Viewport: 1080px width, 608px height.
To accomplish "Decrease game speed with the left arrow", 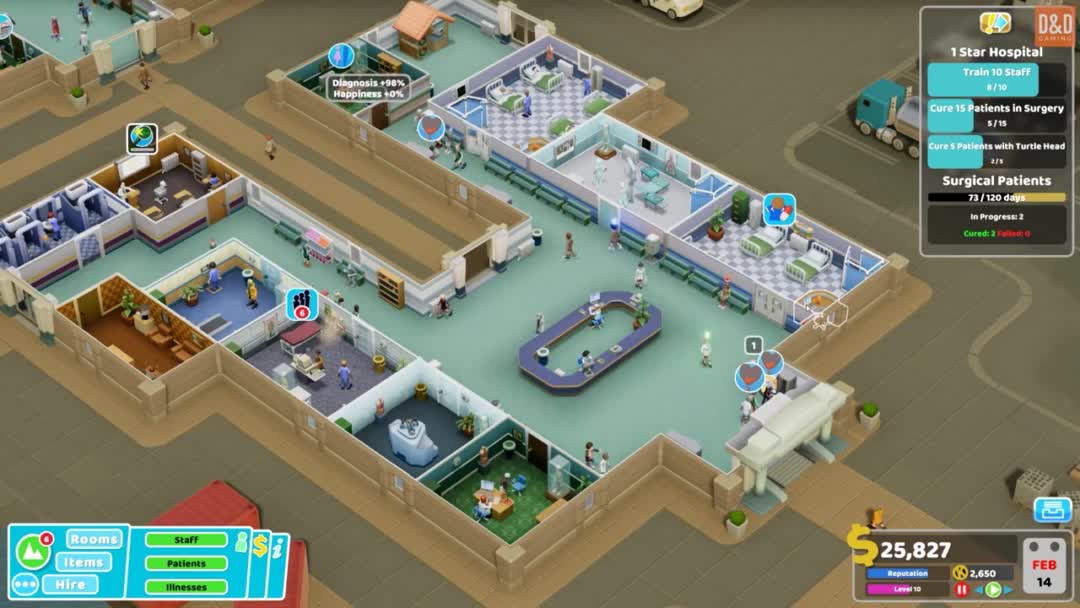I will point(978,590).
